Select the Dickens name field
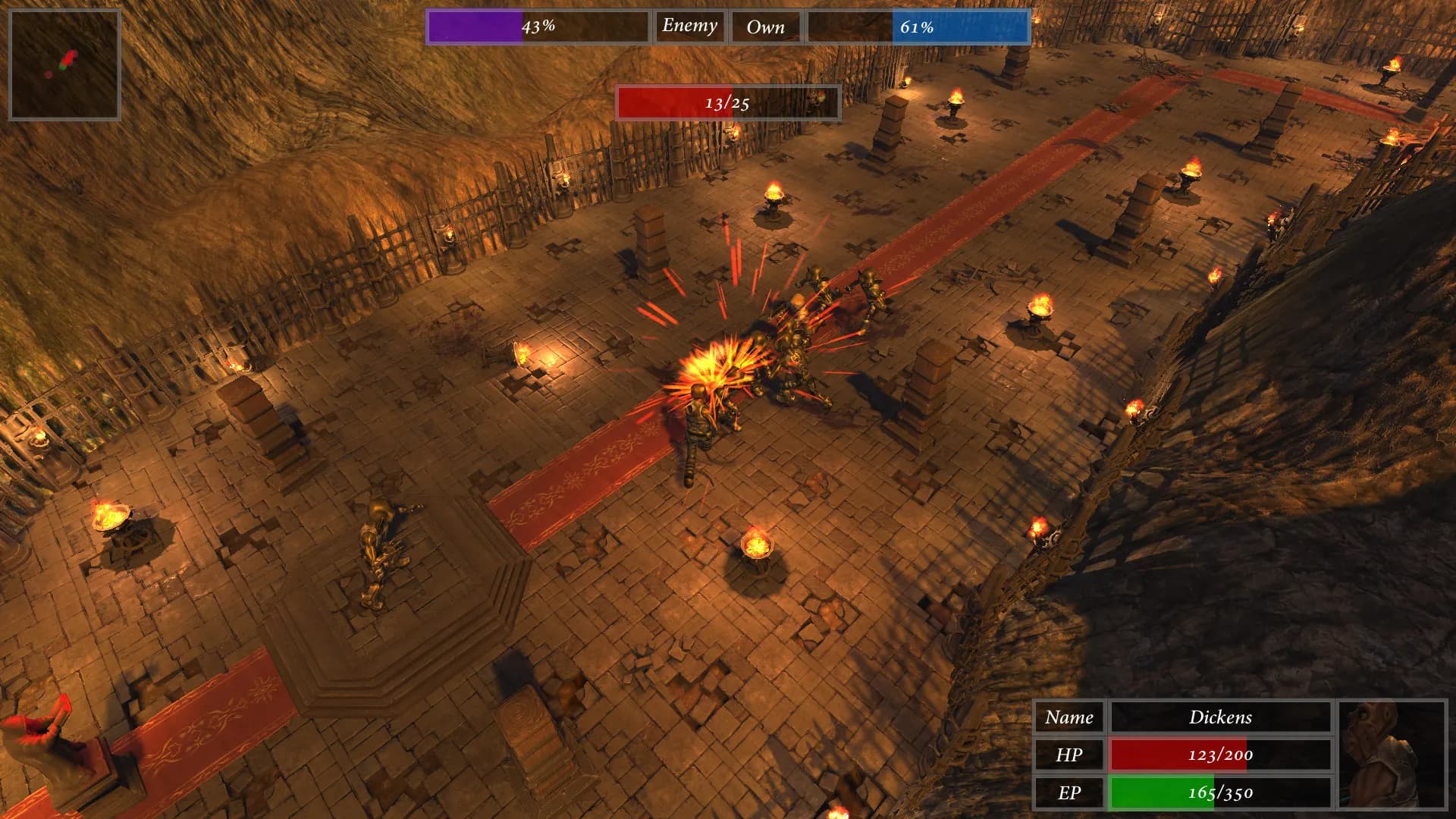Viewport: 1456px width, 819px height. point(1221,717)
